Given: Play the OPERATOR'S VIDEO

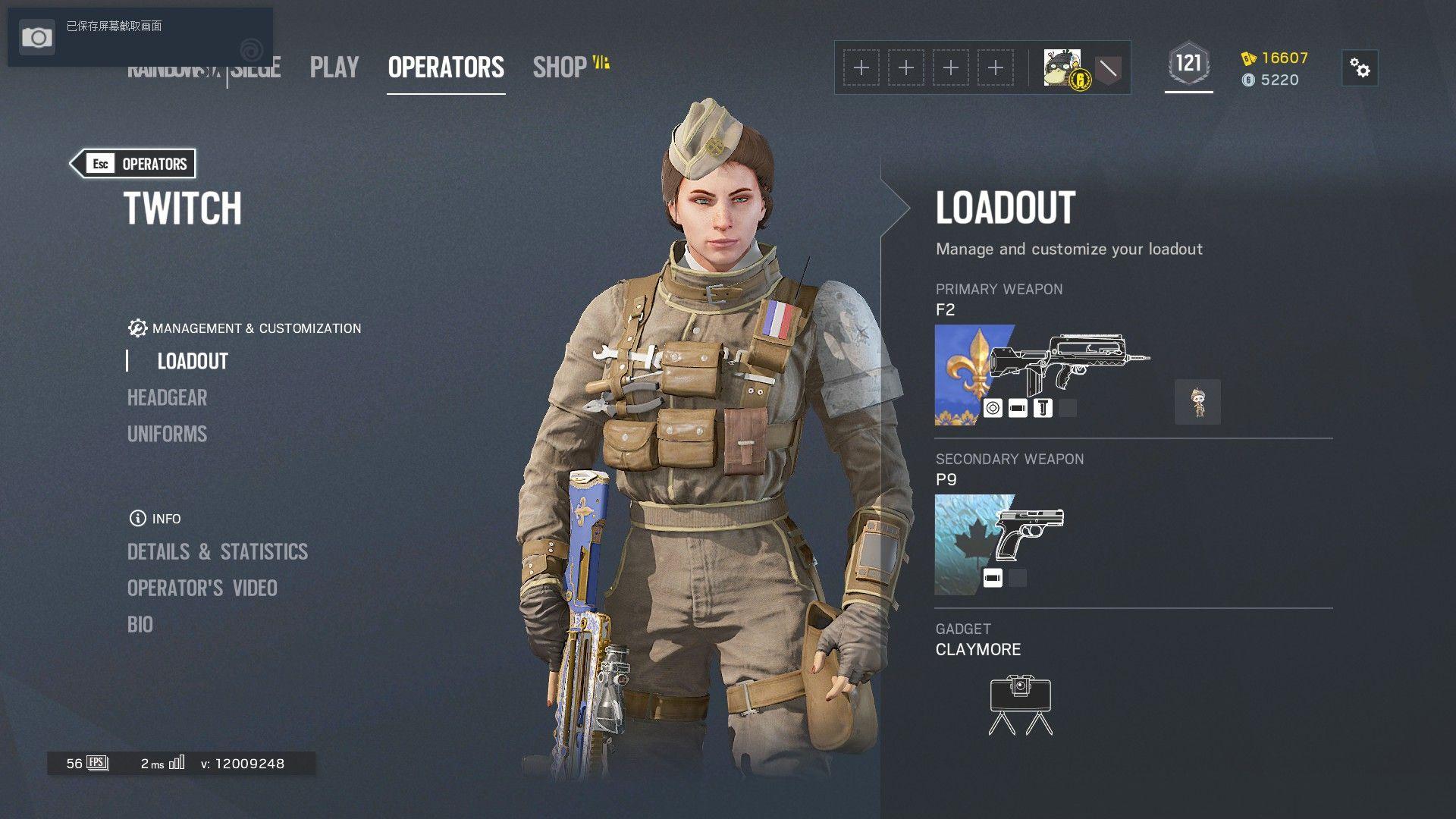Looking at the screenshot, I should point(202,588).
